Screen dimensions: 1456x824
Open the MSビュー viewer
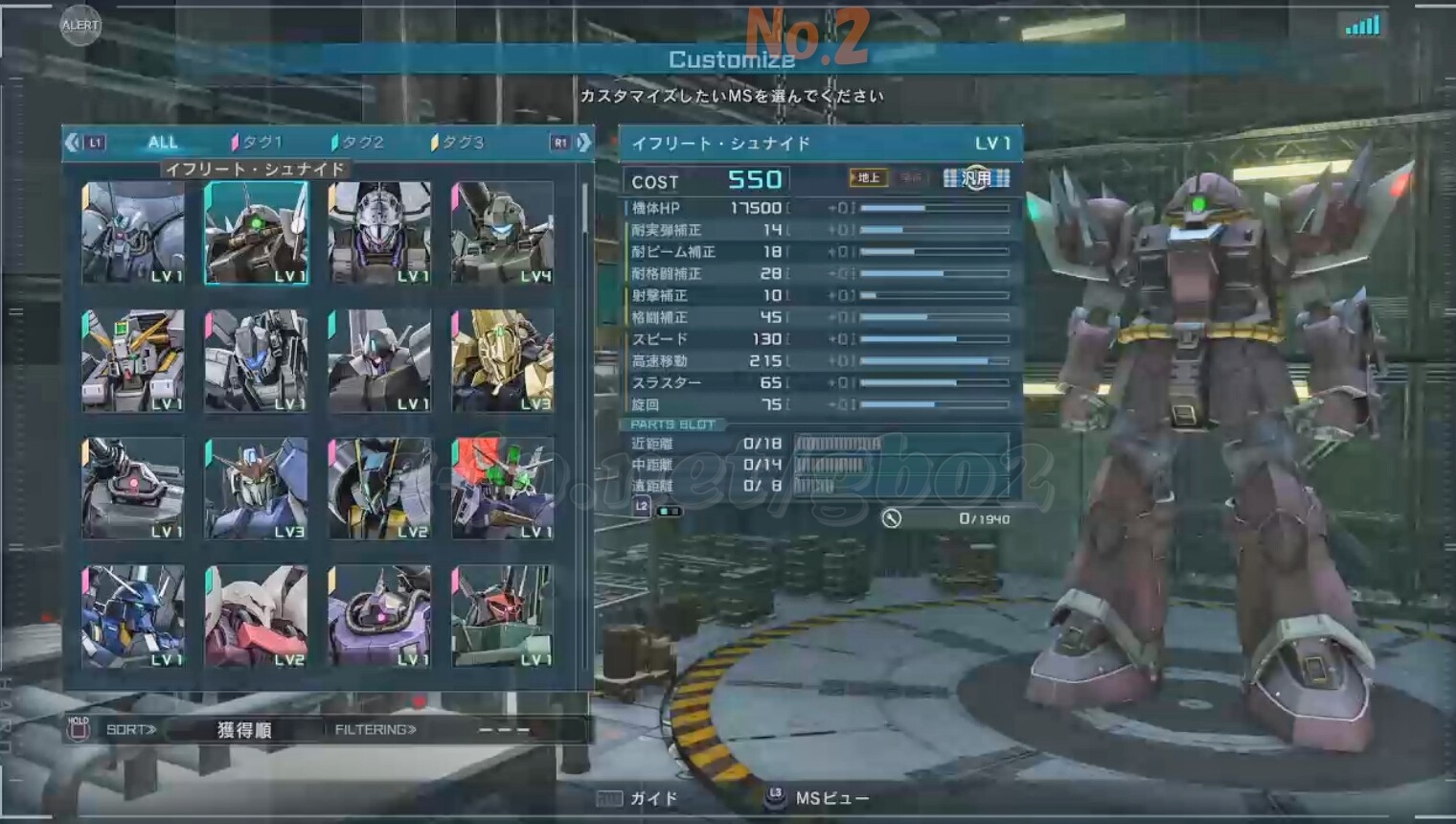(818, 798)
